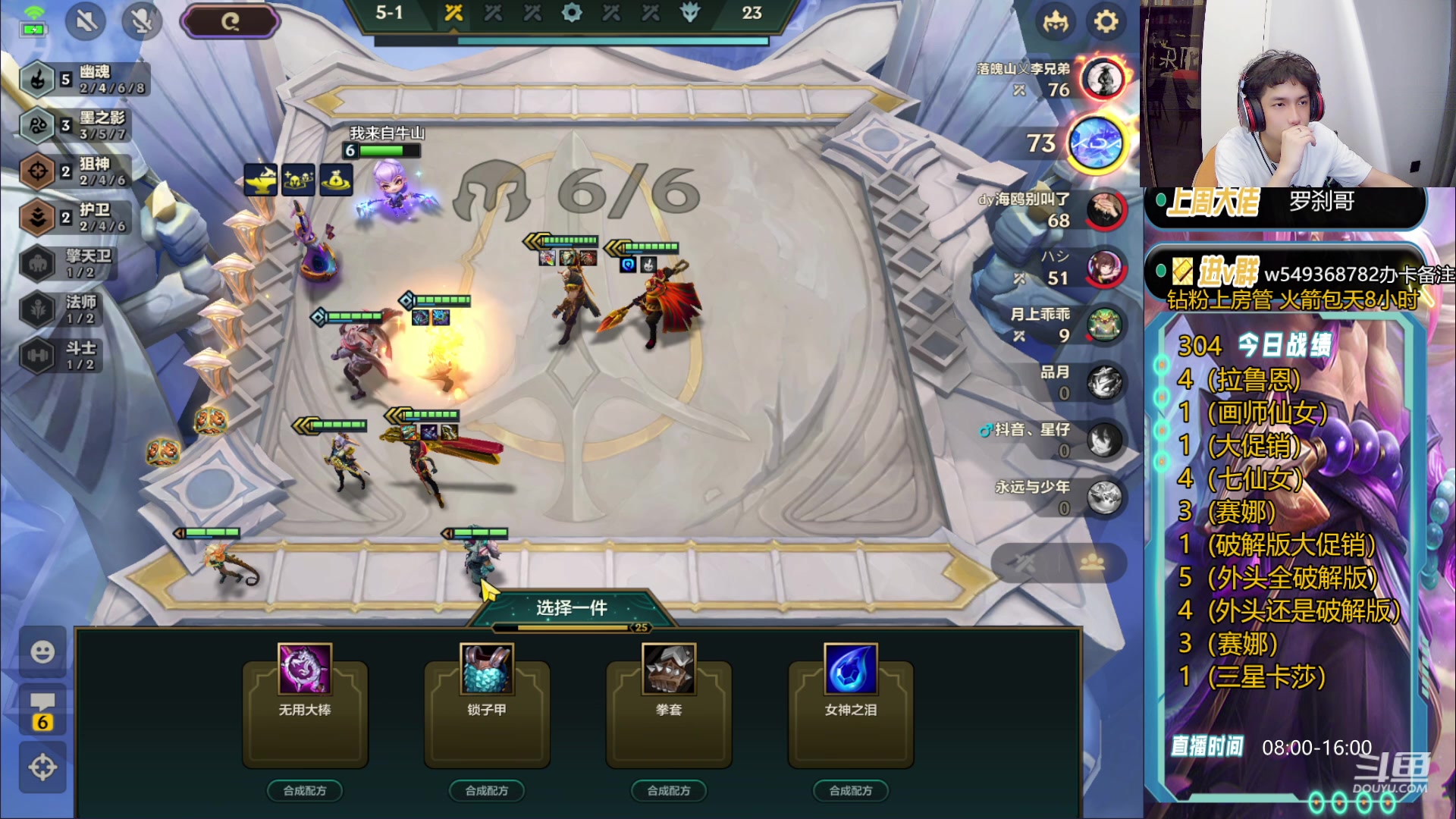Screen dimensions: 1456x819
Task: Inspect the 幽魂 trait entry
Action: tap(83, 79)
